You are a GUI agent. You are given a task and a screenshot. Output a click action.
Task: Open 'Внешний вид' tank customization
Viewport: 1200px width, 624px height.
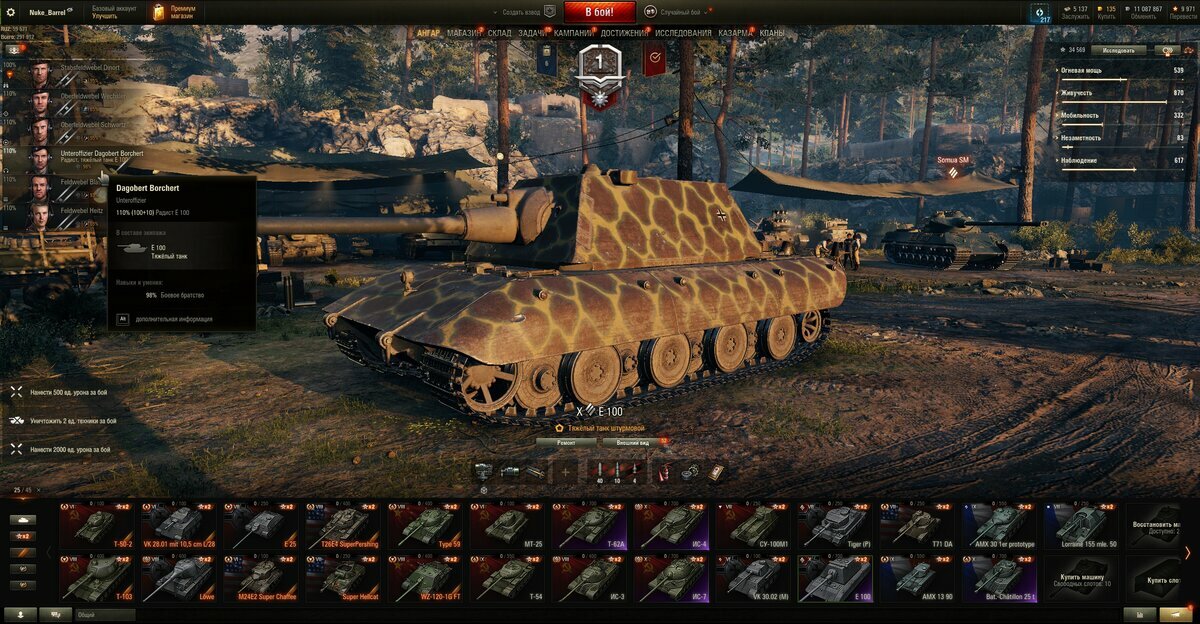click(633, 441)
